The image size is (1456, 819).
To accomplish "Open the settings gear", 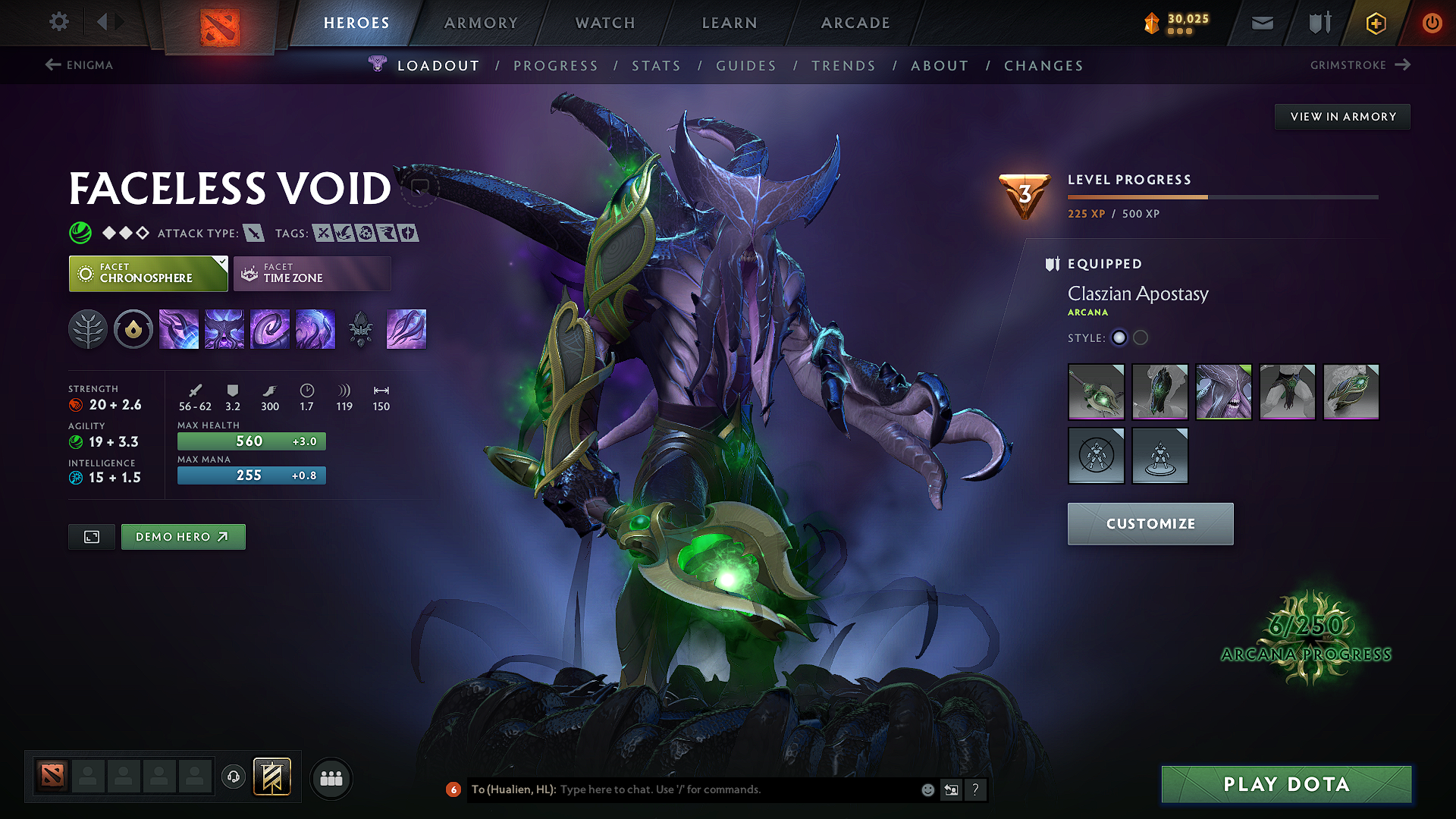I will click(58, 22).
